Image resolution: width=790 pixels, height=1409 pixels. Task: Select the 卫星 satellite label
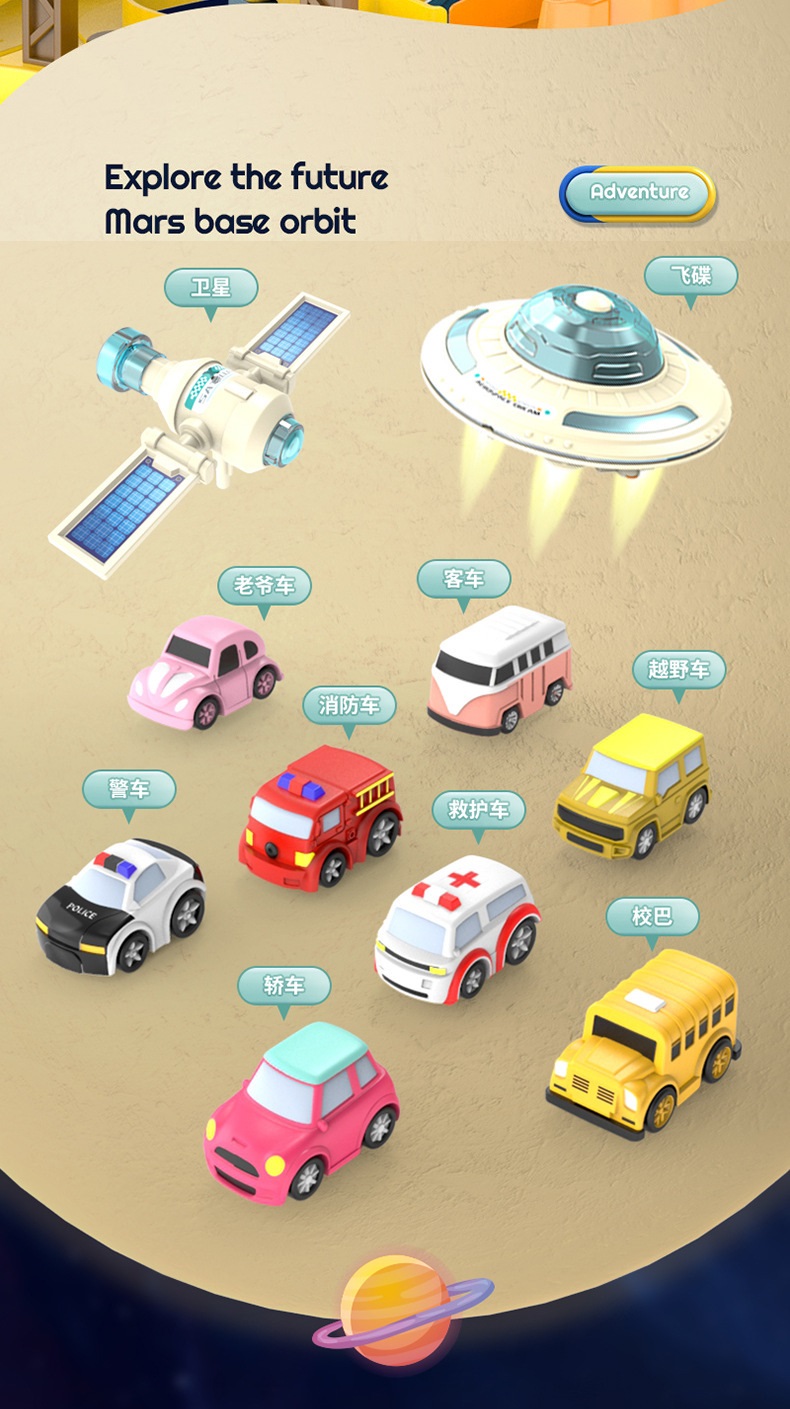211,288
